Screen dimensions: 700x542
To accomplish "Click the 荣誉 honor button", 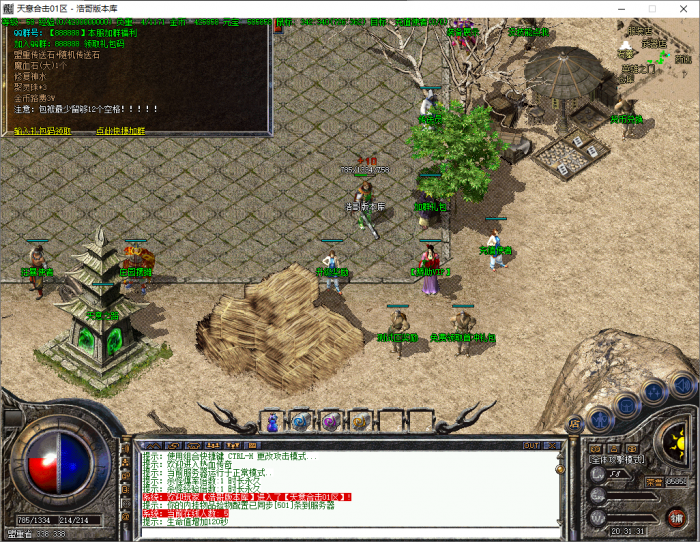I will click(x=654, y=481).
